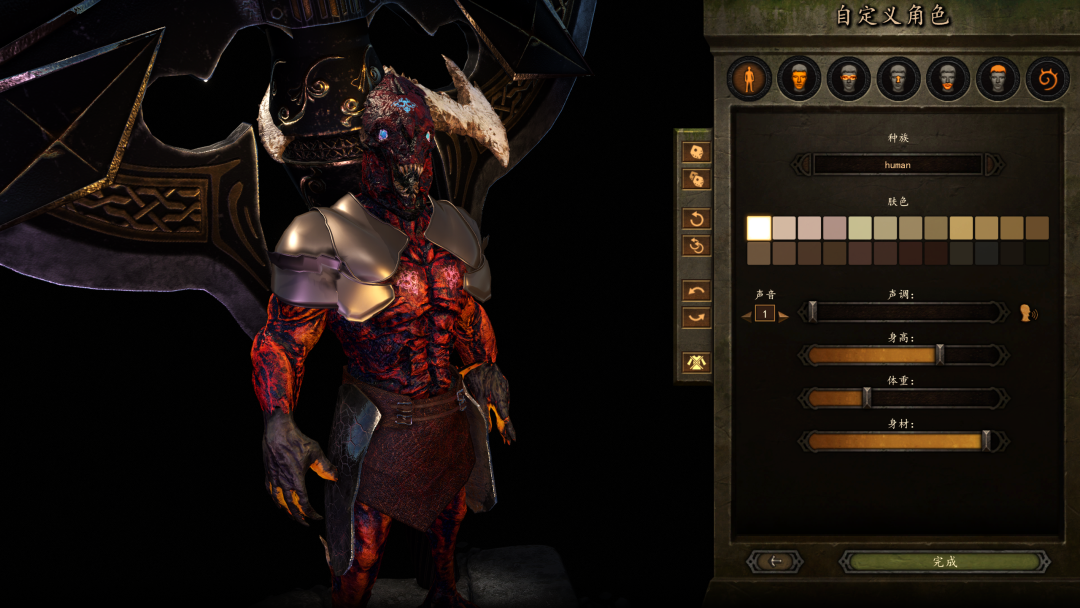This screenshot has width=1080, height=608.
Task: Switch to the eyes customization tab
Action: (849, 78)
